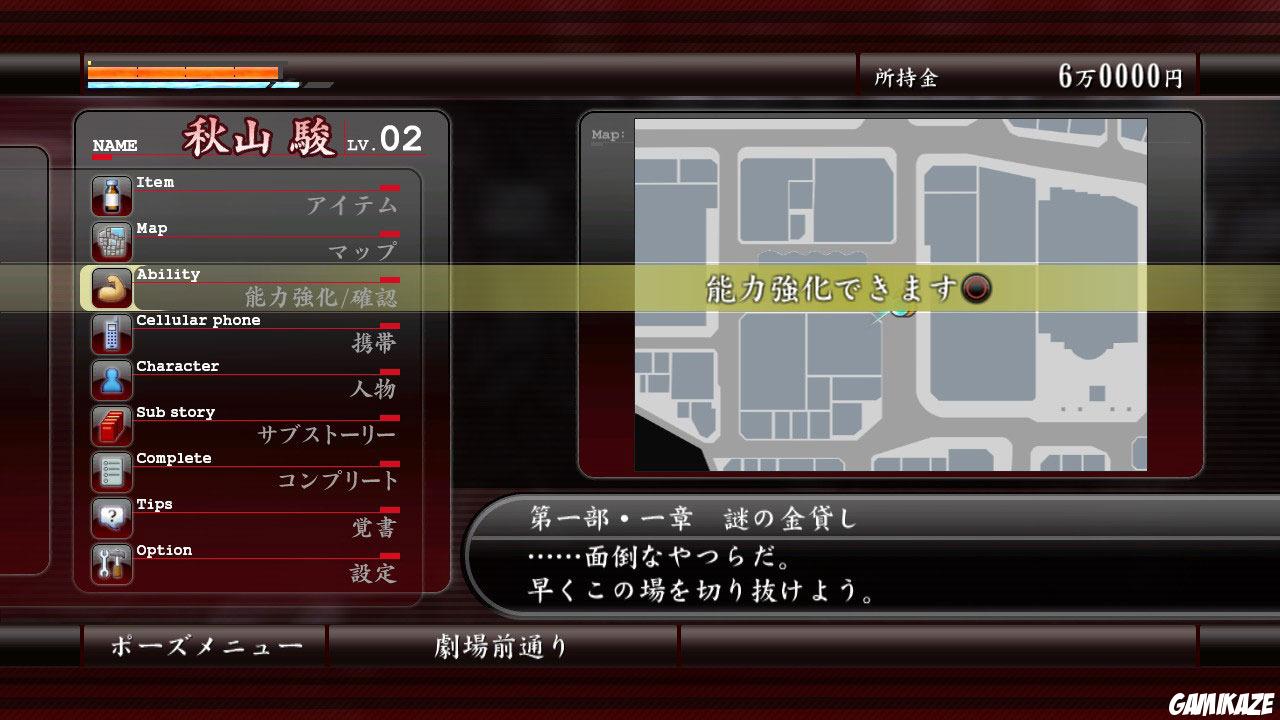Click the orange health bar gauge
This screenshot has width=1280, height=720.
[185, 72]
